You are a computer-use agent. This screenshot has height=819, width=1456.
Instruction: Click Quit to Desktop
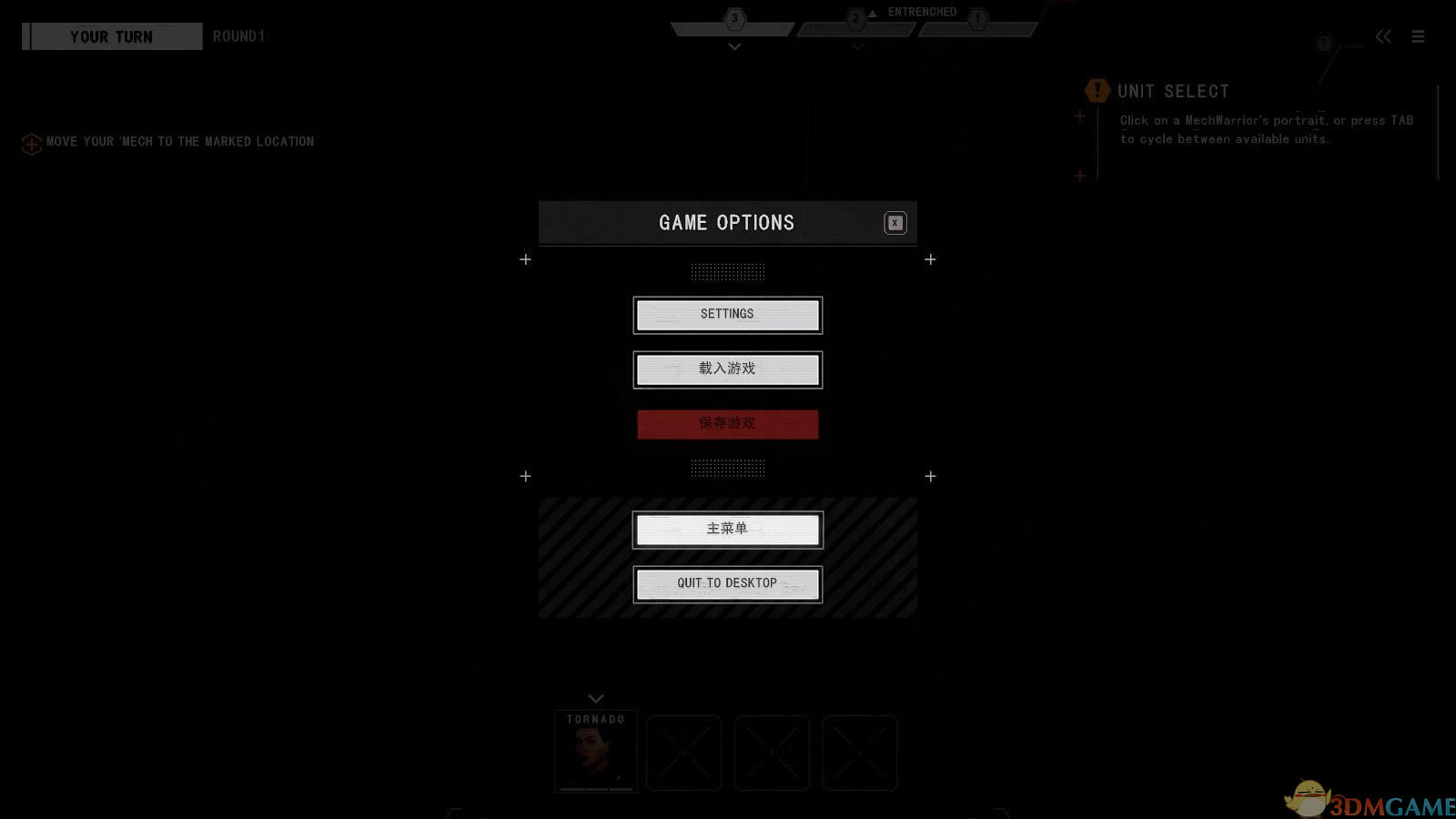pos(727,584)
